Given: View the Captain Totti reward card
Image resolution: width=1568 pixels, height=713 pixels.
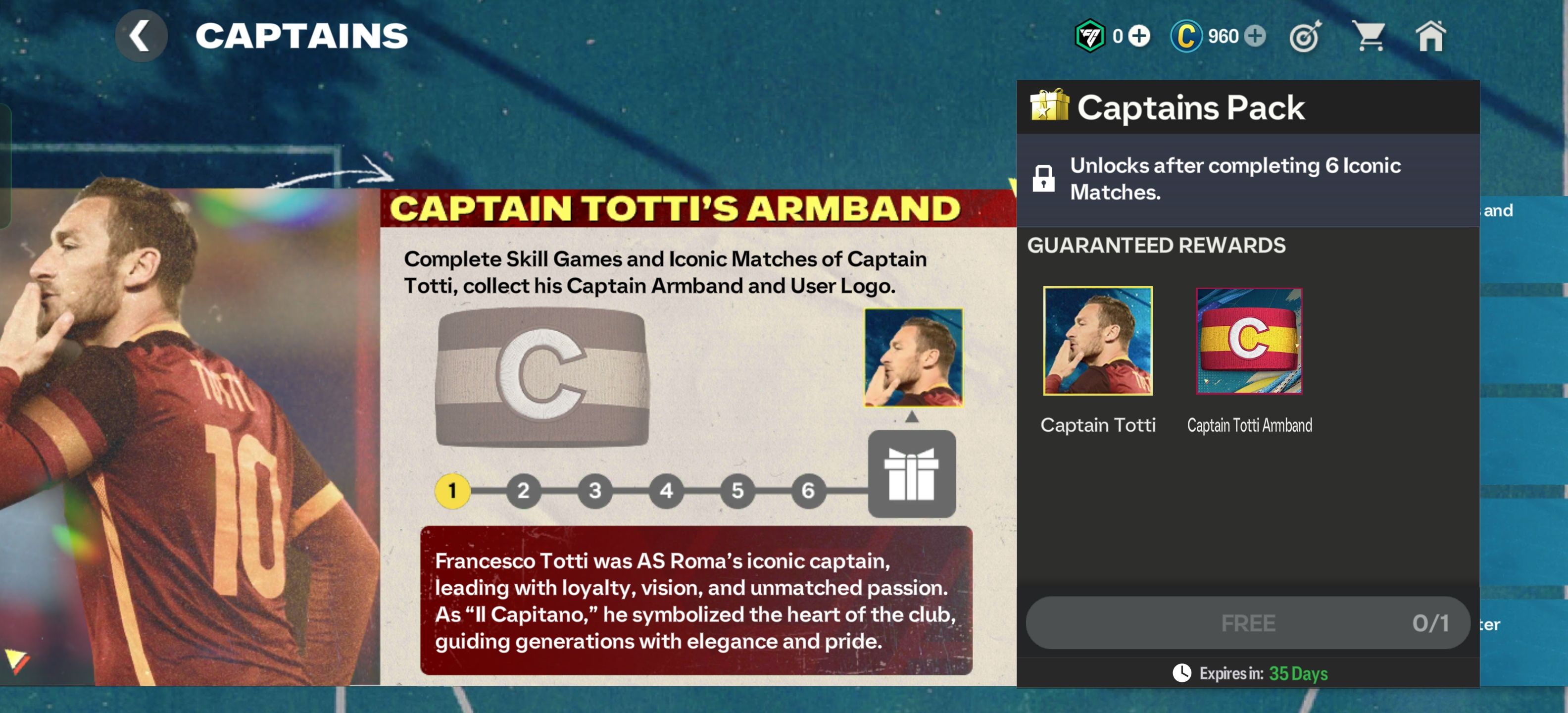Looking at the screenshot, I should point(1097,341).
